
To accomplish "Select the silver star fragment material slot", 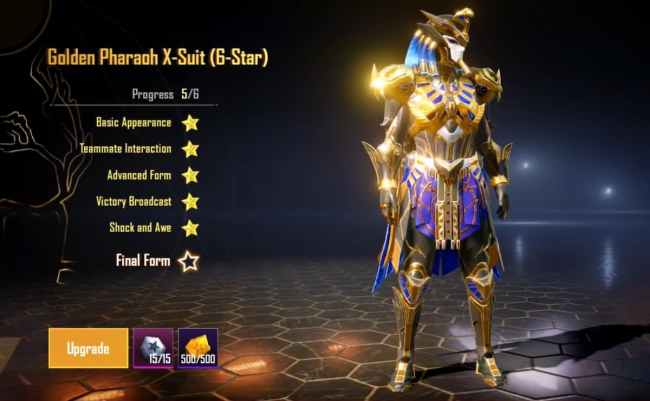I will pos(153,347).
